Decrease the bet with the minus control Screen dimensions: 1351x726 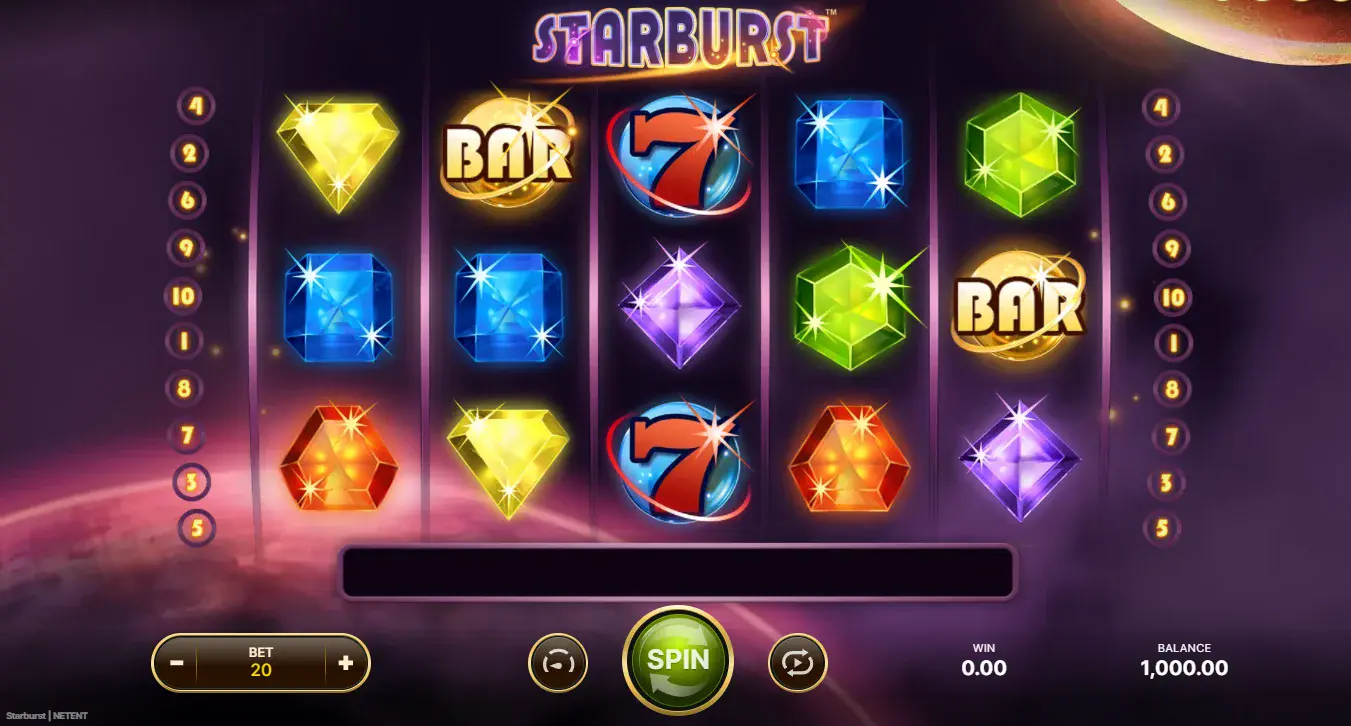coord(176,661)
